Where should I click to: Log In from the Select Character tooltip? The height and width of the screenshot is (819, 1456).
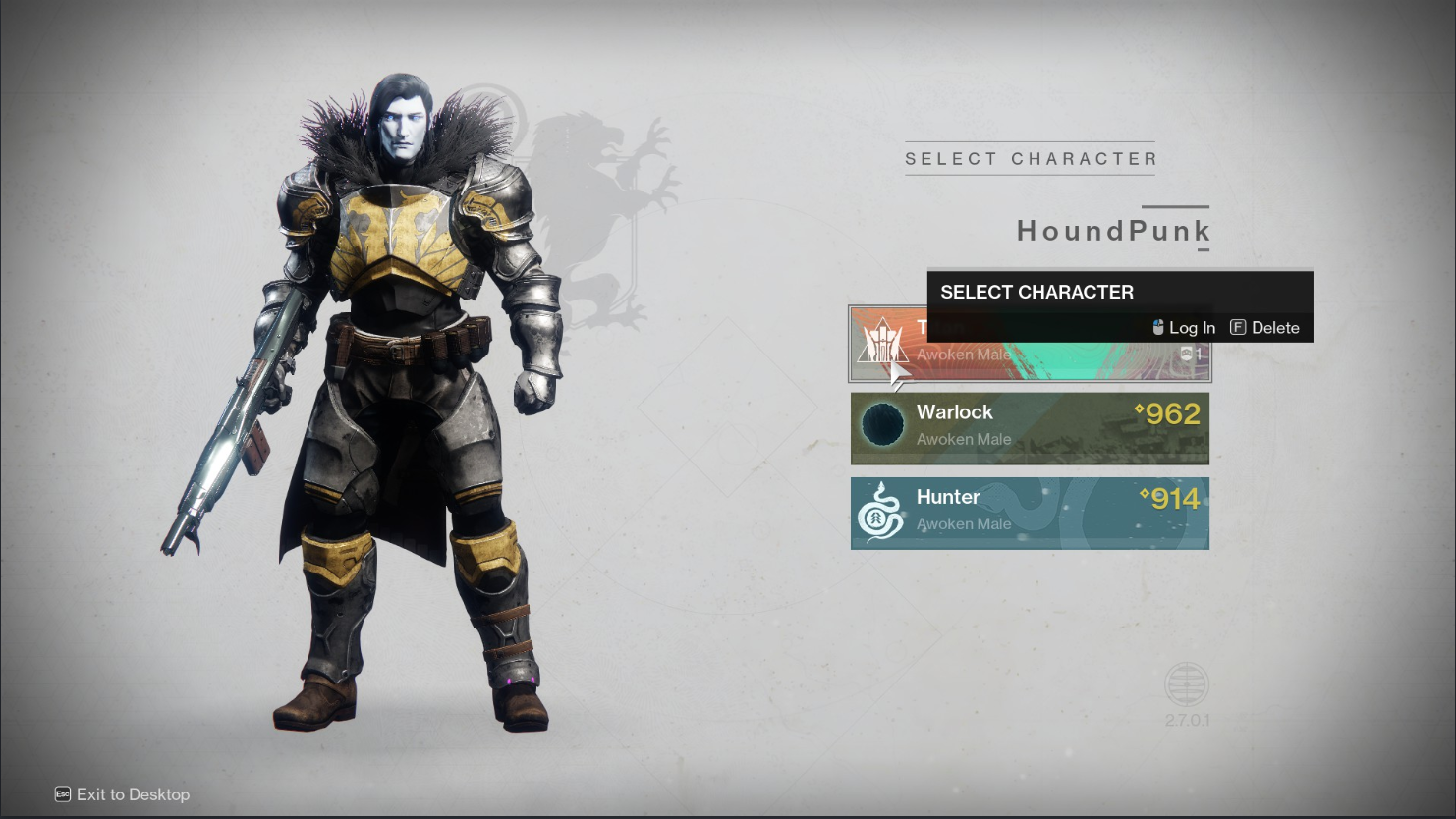(x=1184, y=328)
